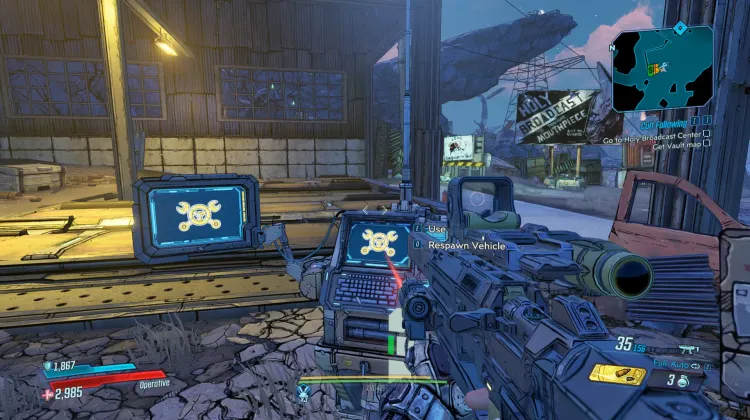The image size is (750, 420).
Task: Click the assault rifle weapon icon
Action: coord(688,348)
